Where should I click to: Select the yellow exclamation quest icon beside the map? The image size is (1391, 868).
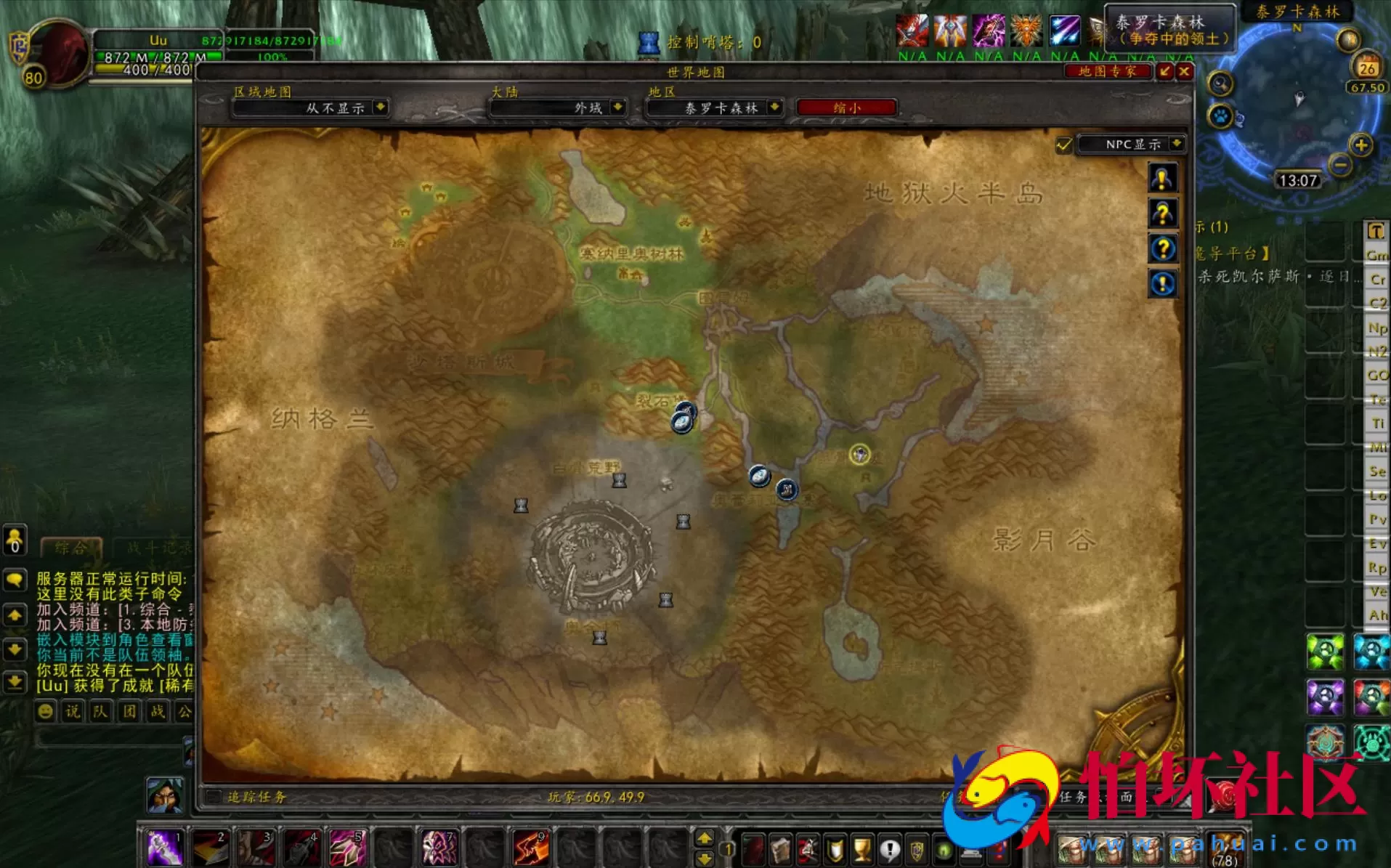coord(1162,179)
